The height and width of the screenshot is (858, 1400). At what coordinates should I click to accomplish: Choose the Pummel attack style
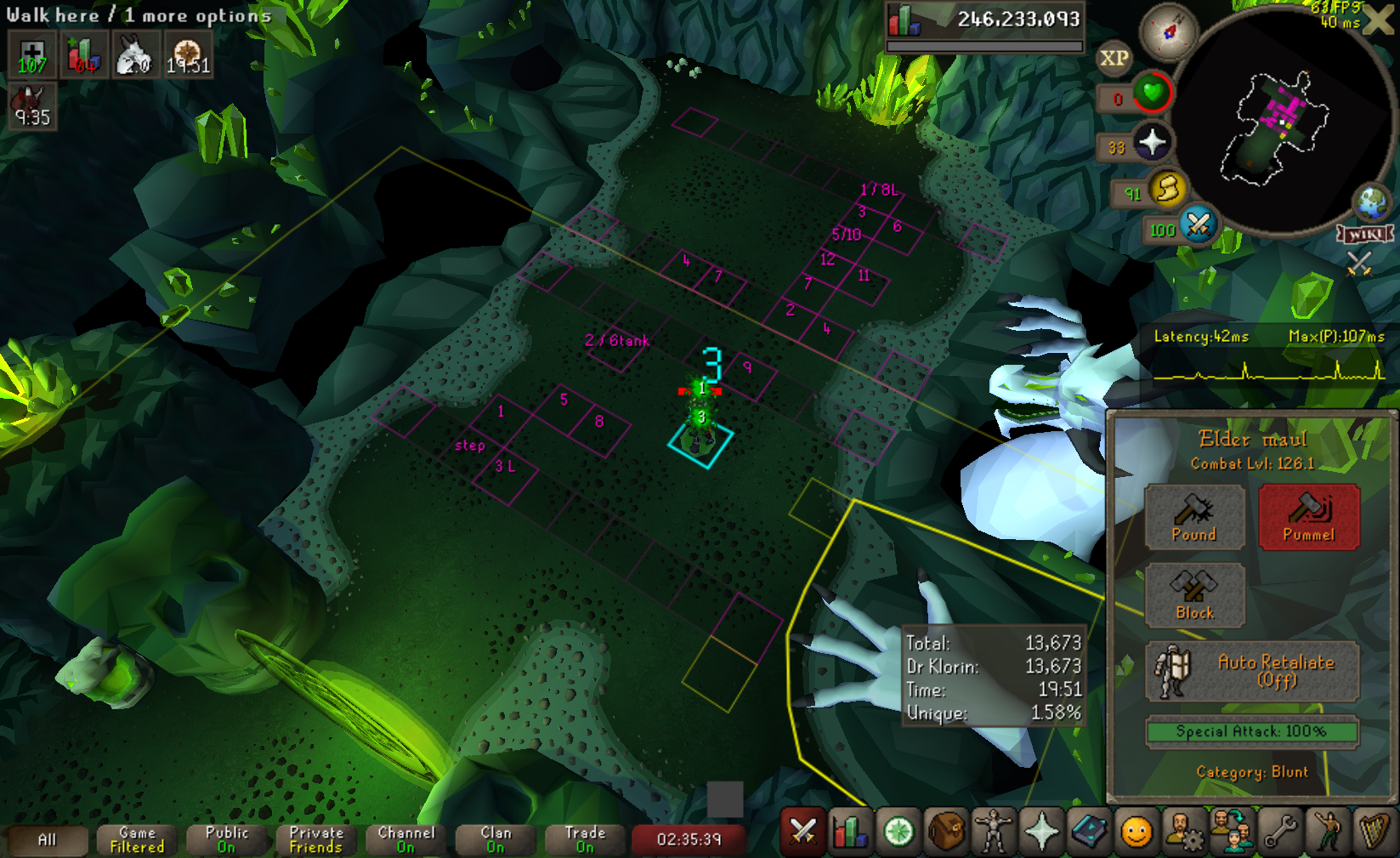coord(1308,516)
